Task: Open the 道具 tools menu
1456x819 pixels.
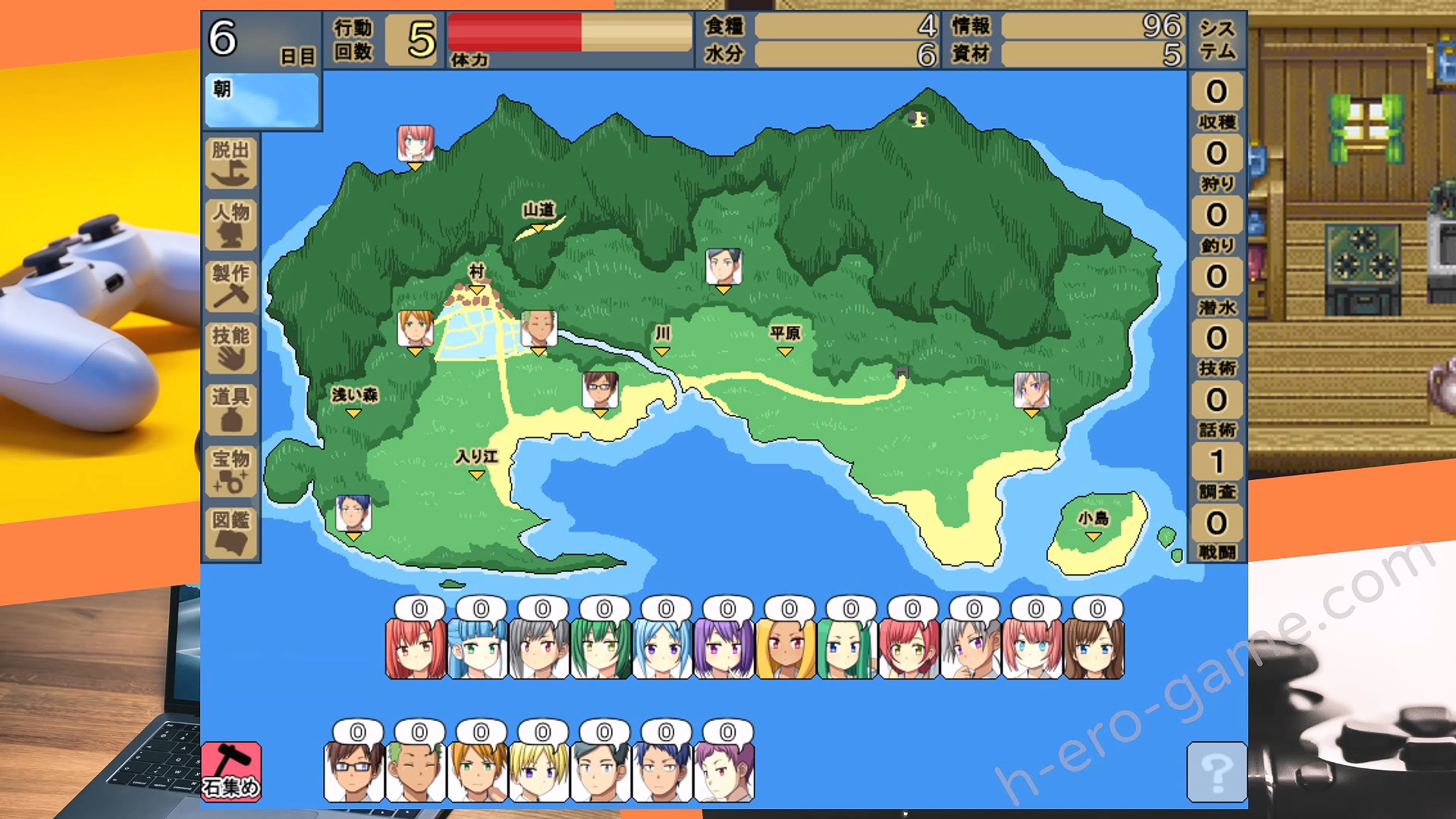Action: pyautogui.click(x=231, y=409)
